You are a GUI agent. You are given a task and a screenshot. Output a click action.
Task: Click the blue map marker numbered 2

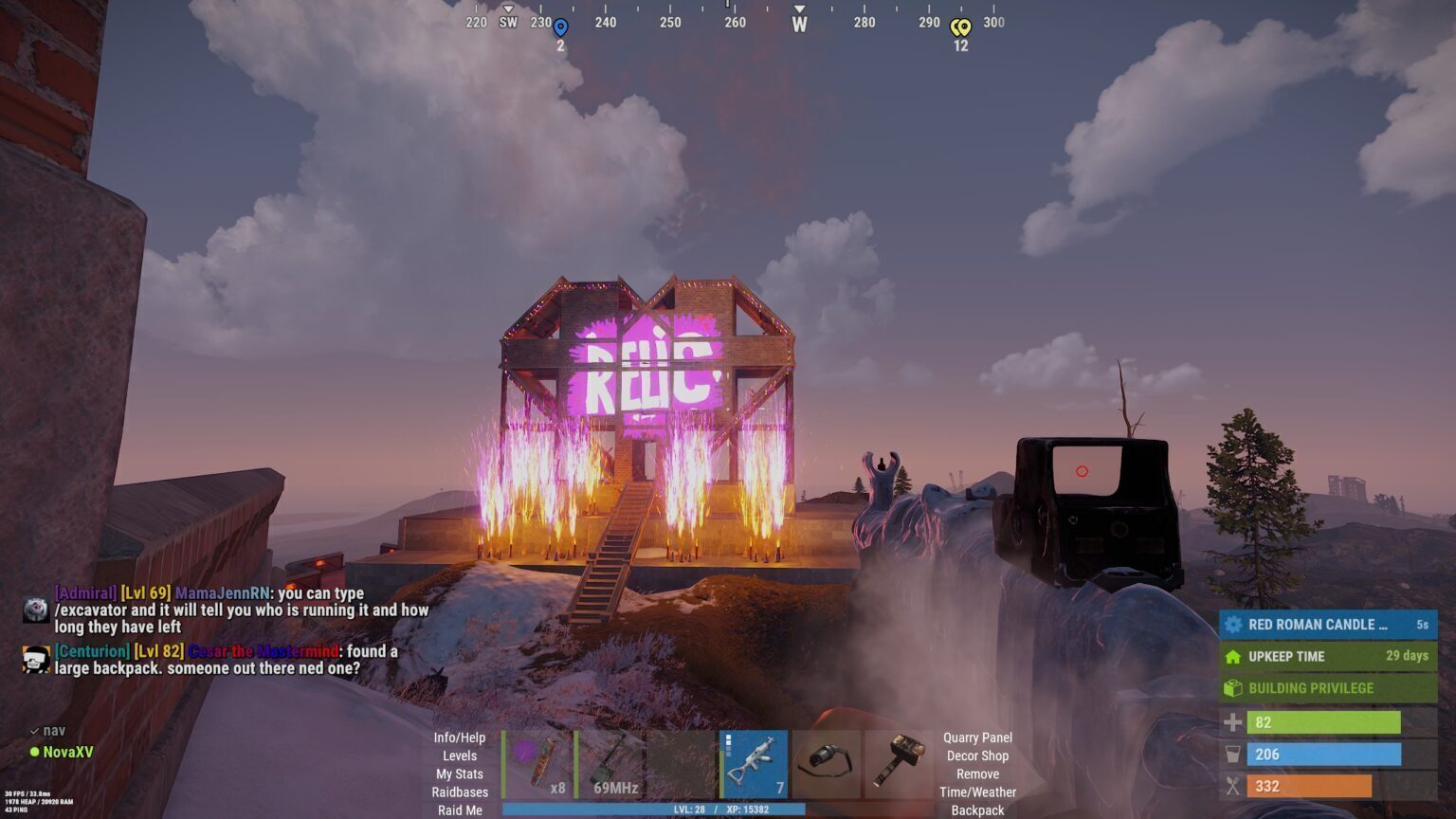tap(560, 28)
